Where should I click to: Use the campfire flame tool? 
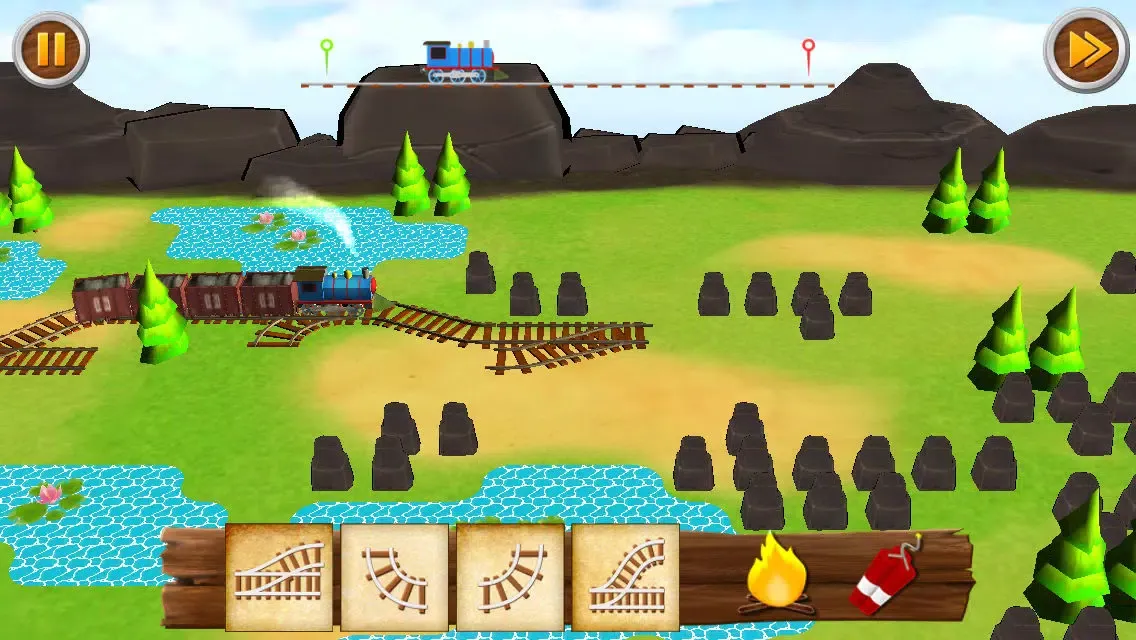pos(777,573)
